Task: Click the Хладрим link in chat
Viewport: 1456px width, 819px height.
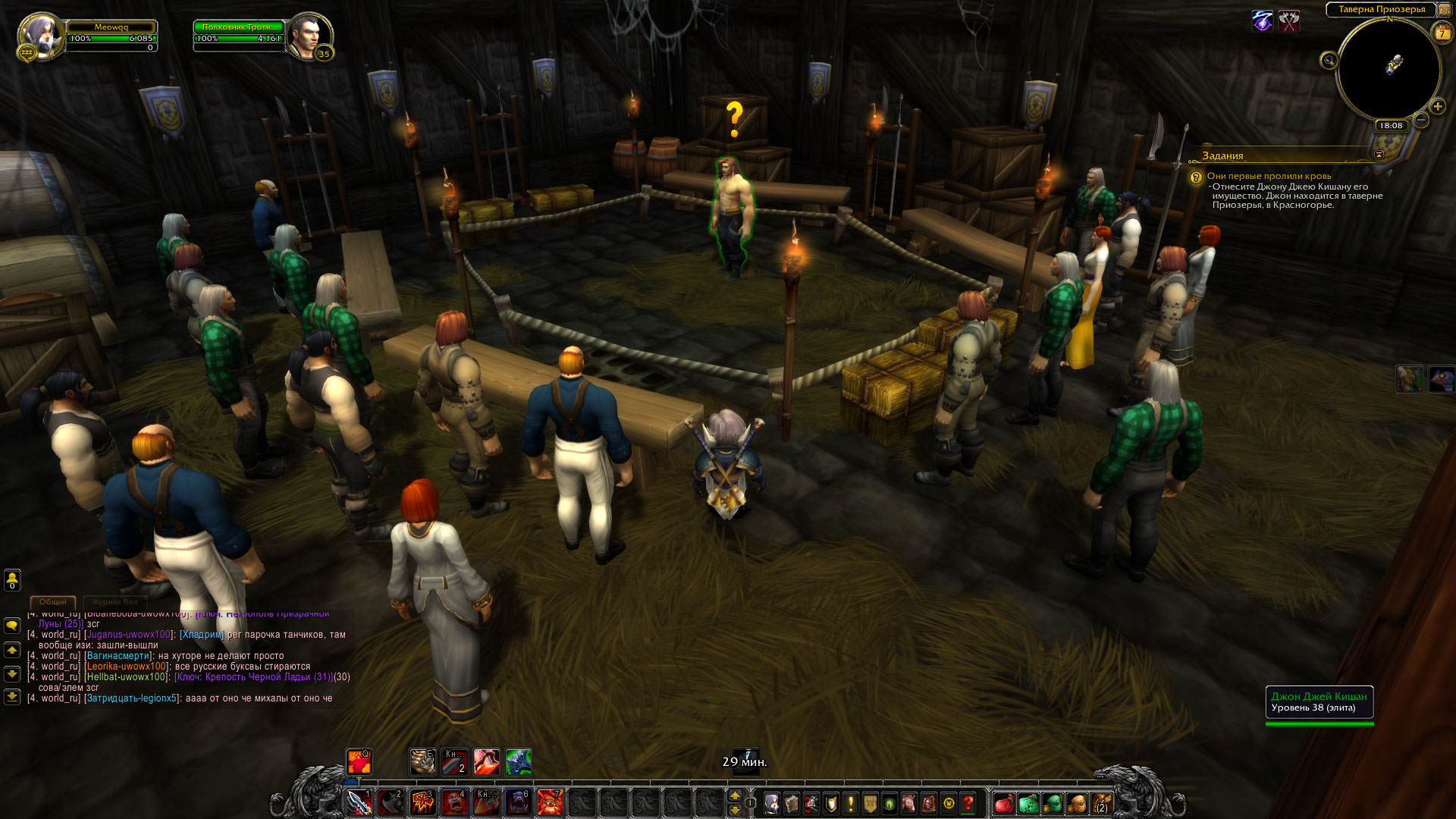Action: (202, 635)
